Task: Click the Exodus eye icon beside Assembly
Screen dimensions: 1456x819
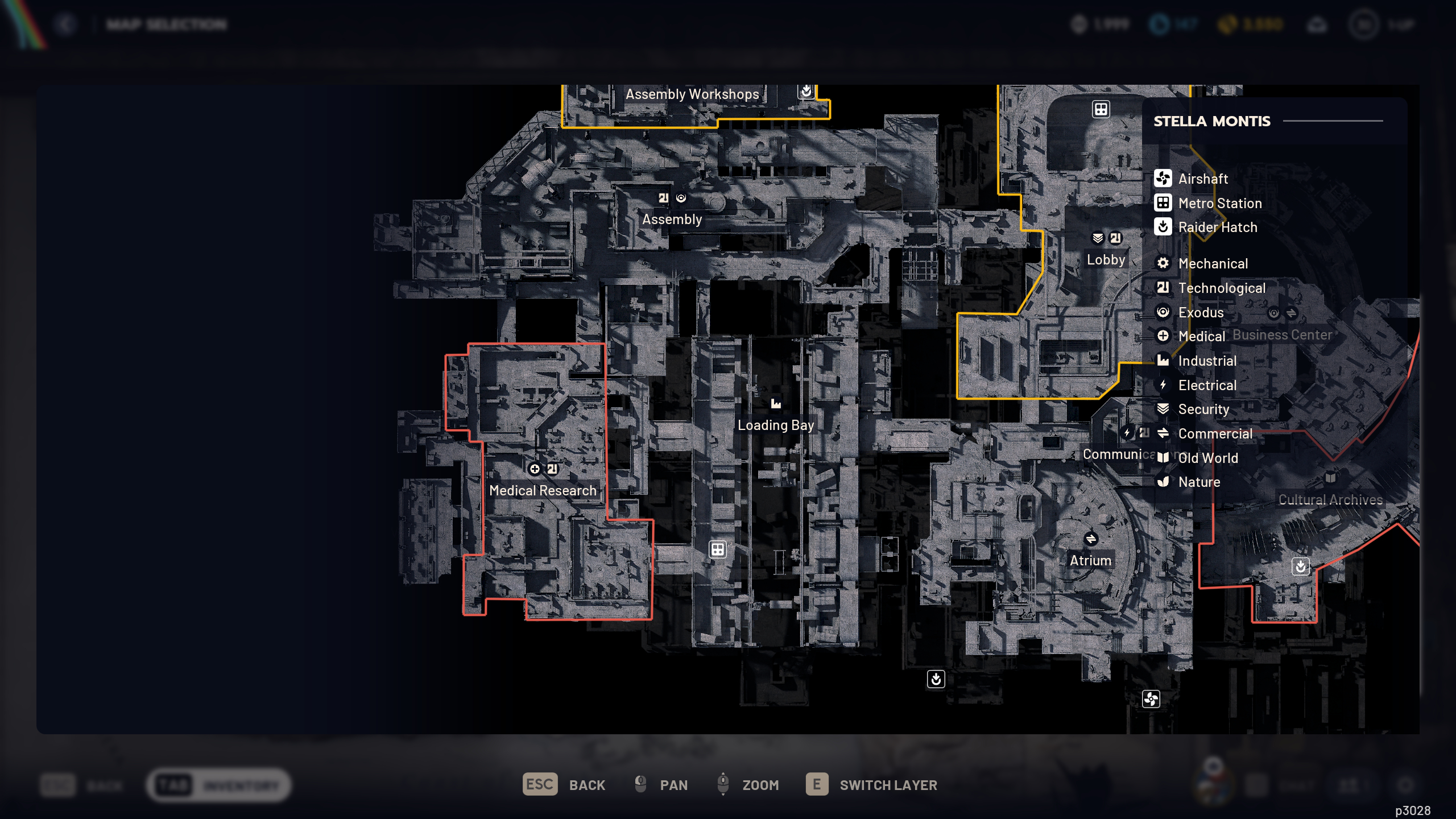Action: tap(681, 197)
